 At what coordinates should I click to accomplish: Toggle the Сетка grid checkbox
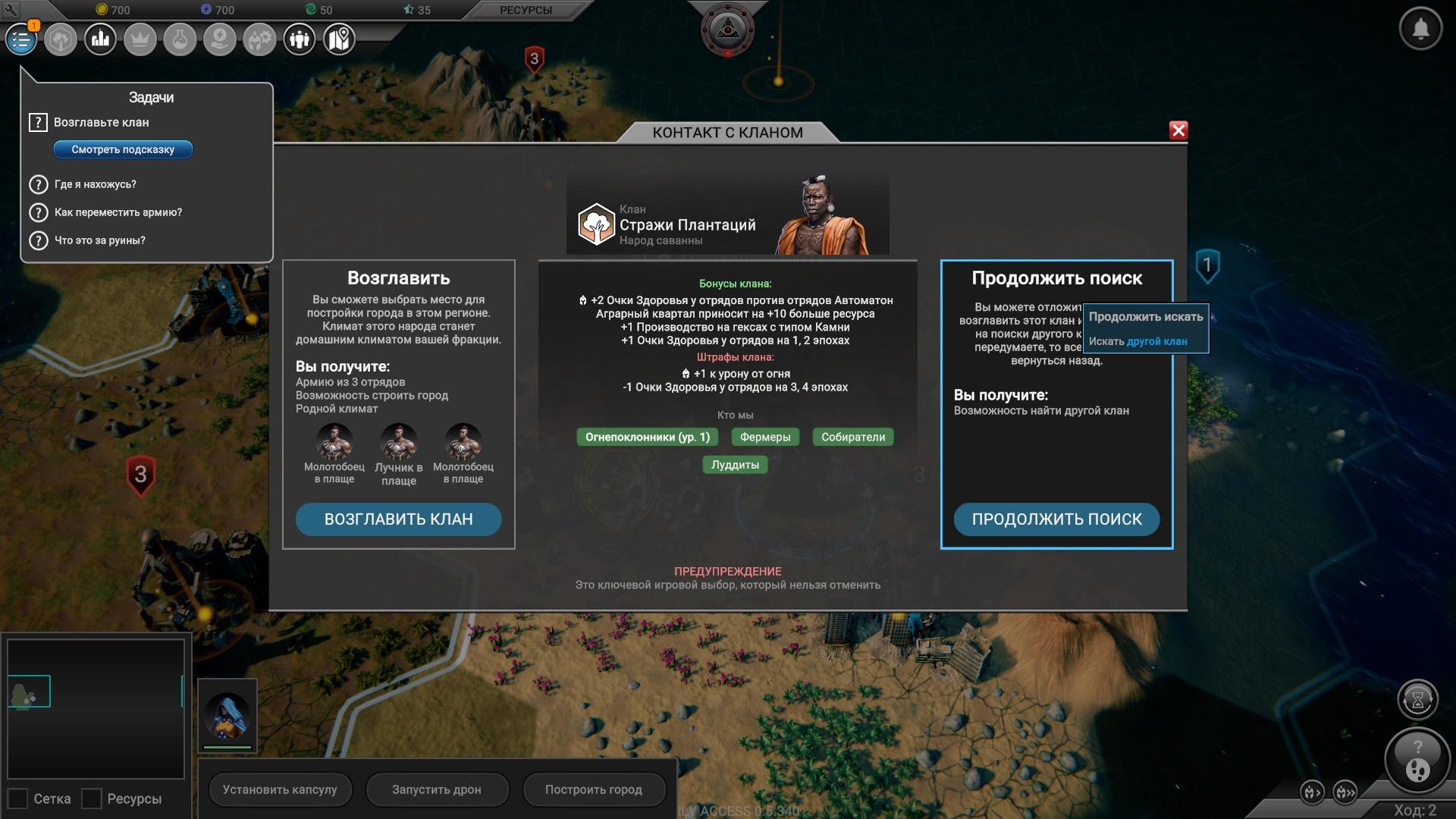[x=18, y=799]
